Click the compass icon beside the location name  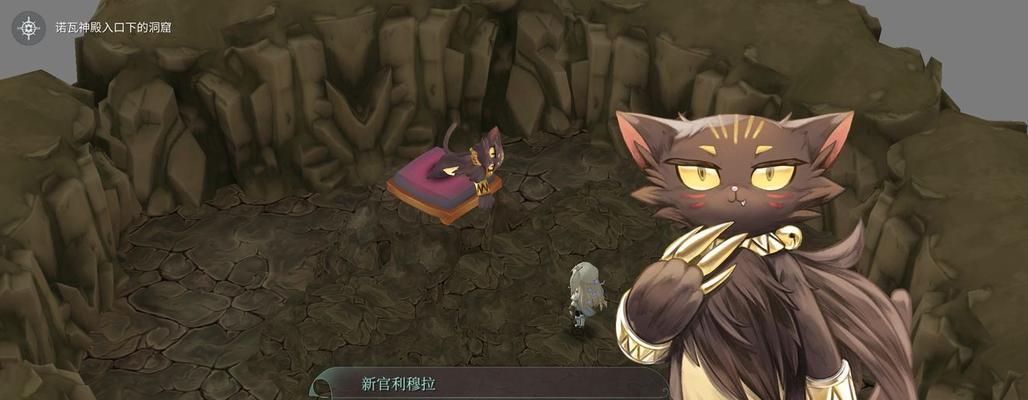[x=28, y=27]
